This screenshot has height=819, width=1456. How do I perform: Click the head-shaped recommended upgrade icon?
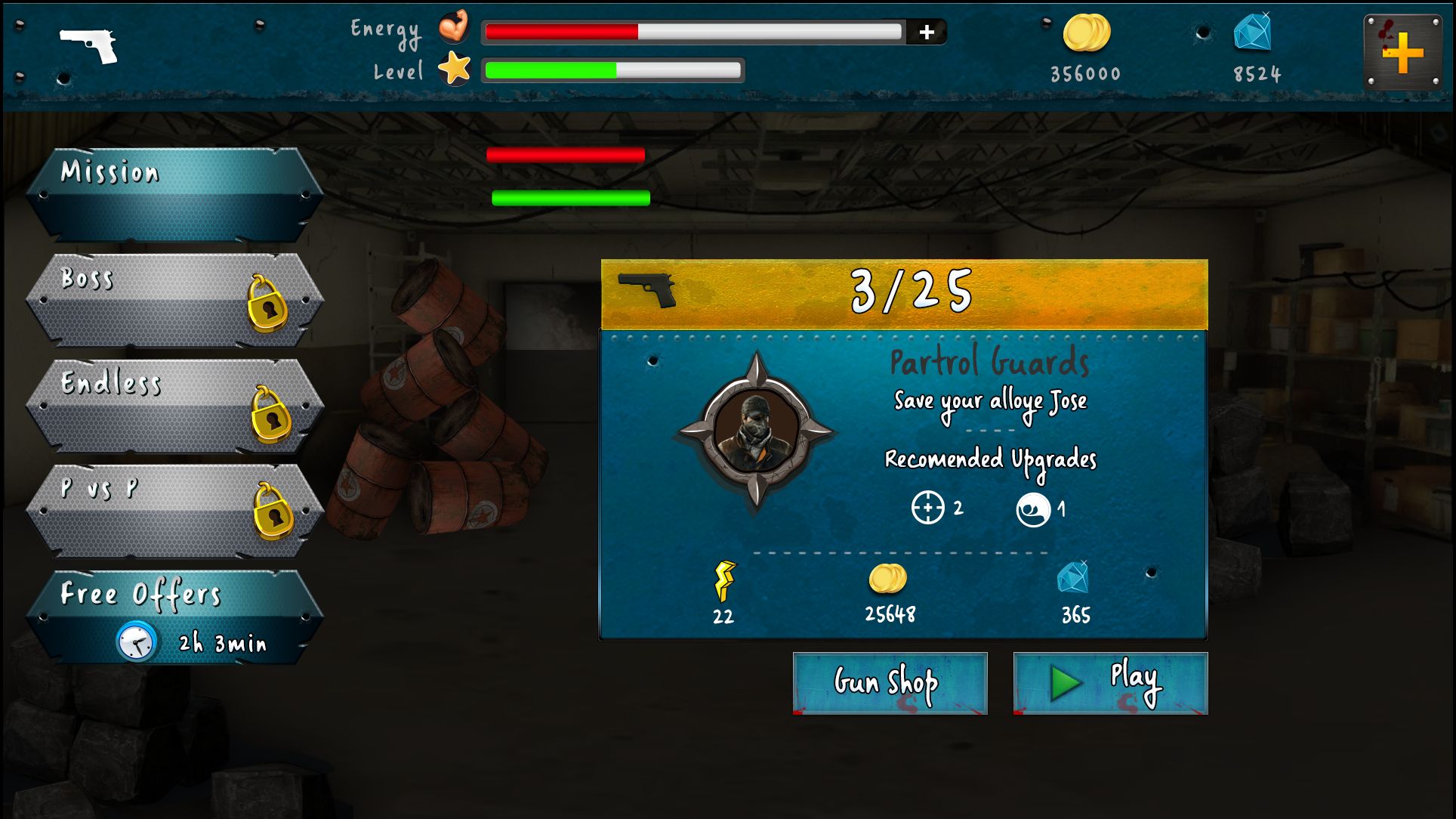pyautogui.click(x=1032, y=509)
